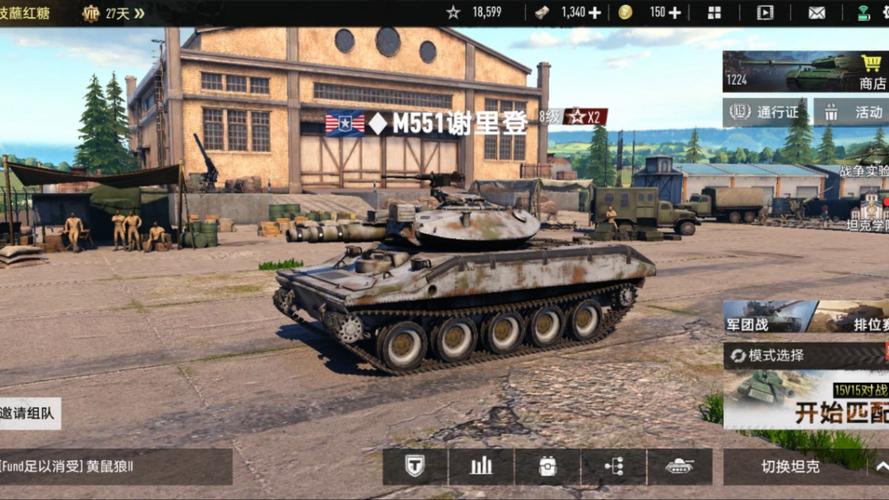Screen dimensions: 889x500
Task: Select the 排位赛 ranked match tile
Action: coord(850,317)
